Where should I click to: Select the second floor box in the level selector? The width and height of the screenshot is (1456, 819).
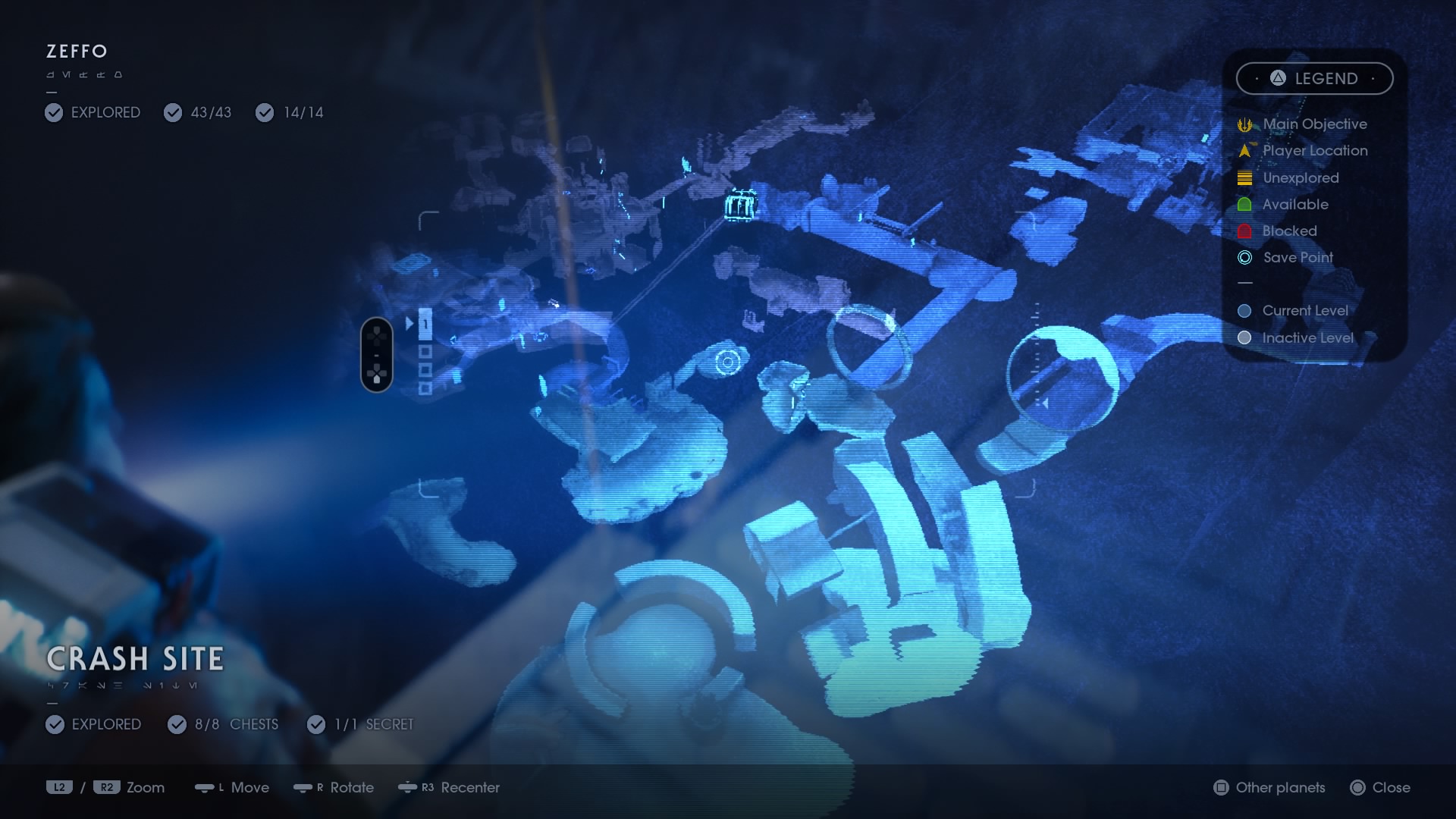click(425, 350)
